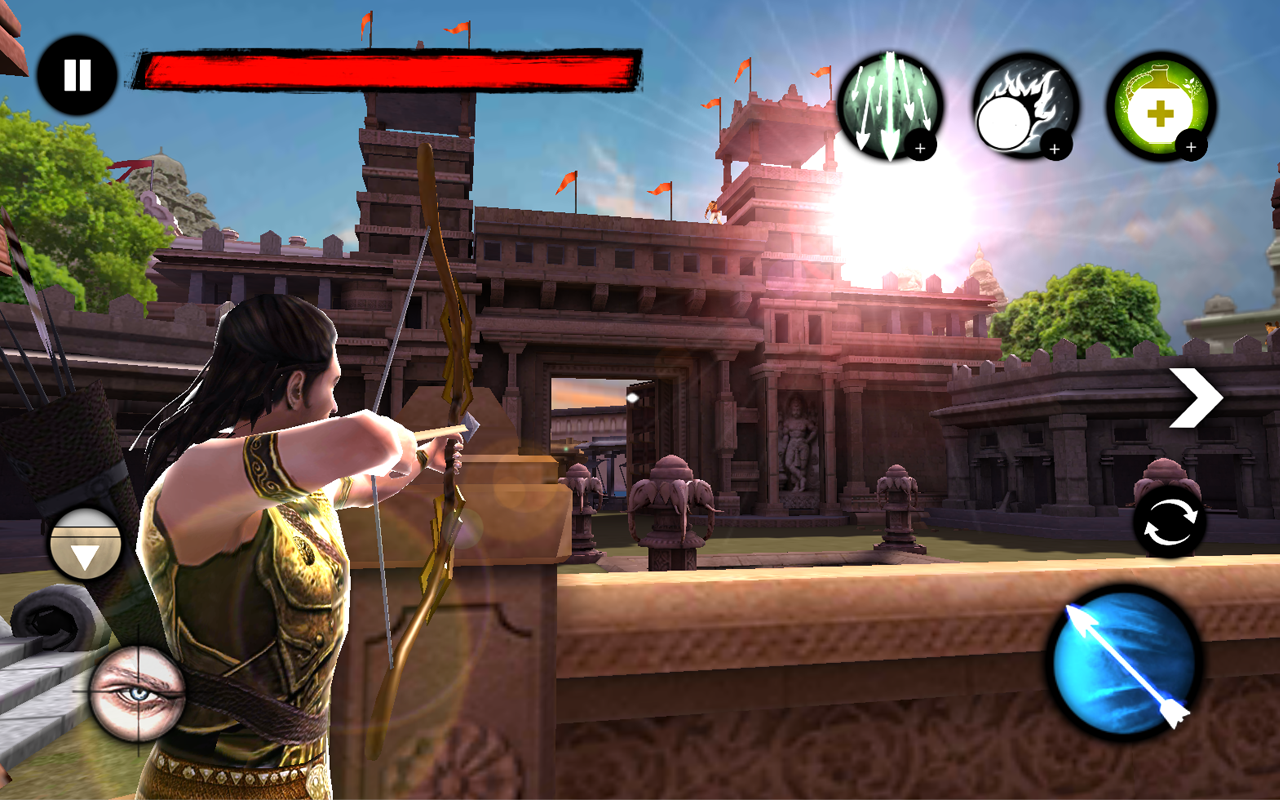Screen dimensions: 1280x800
Task: Toggle the crouch arrow control
Action: tap(85, 543)
